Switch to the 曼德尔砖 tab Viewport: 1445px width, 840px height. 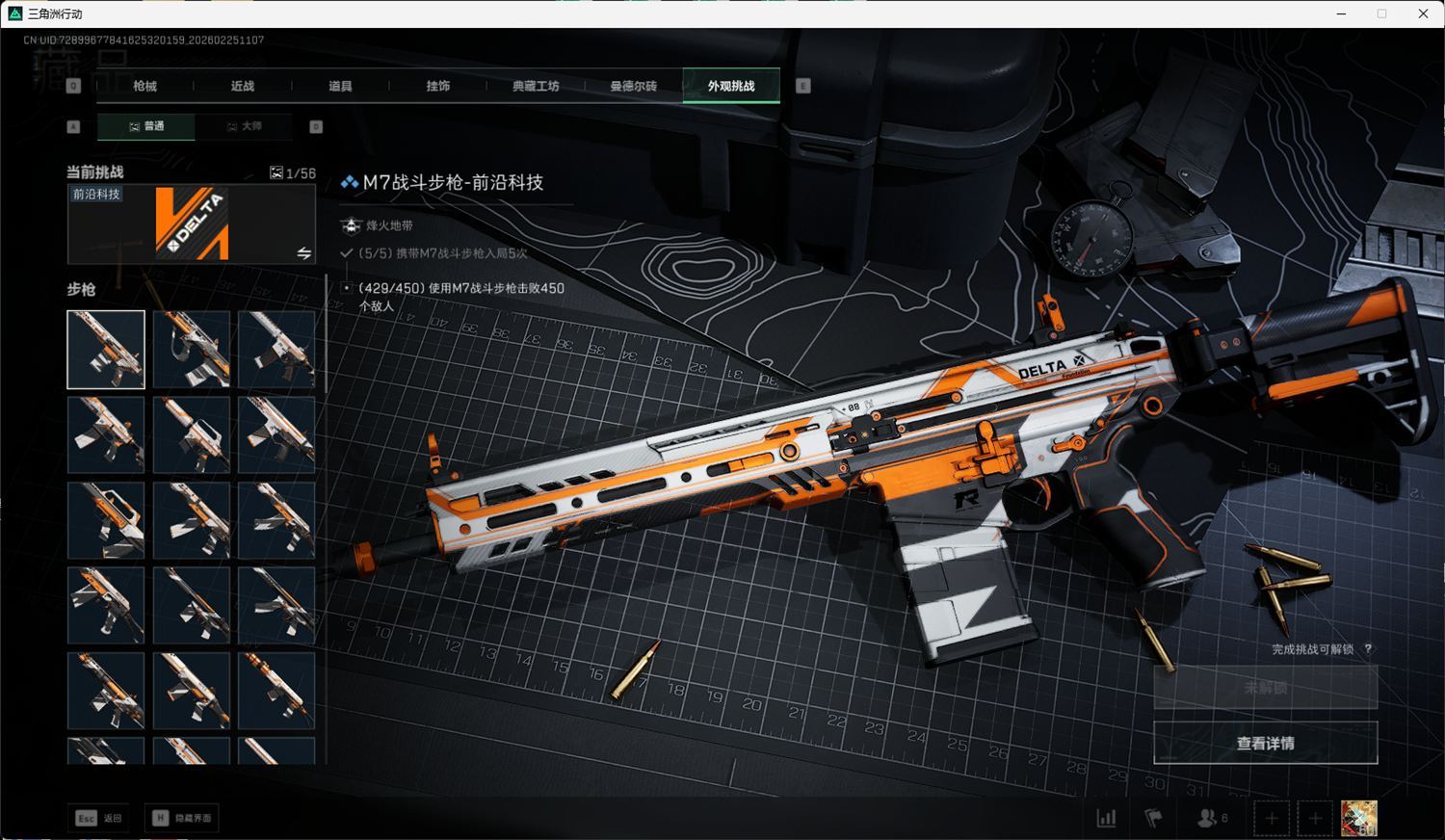coord(633,86)
